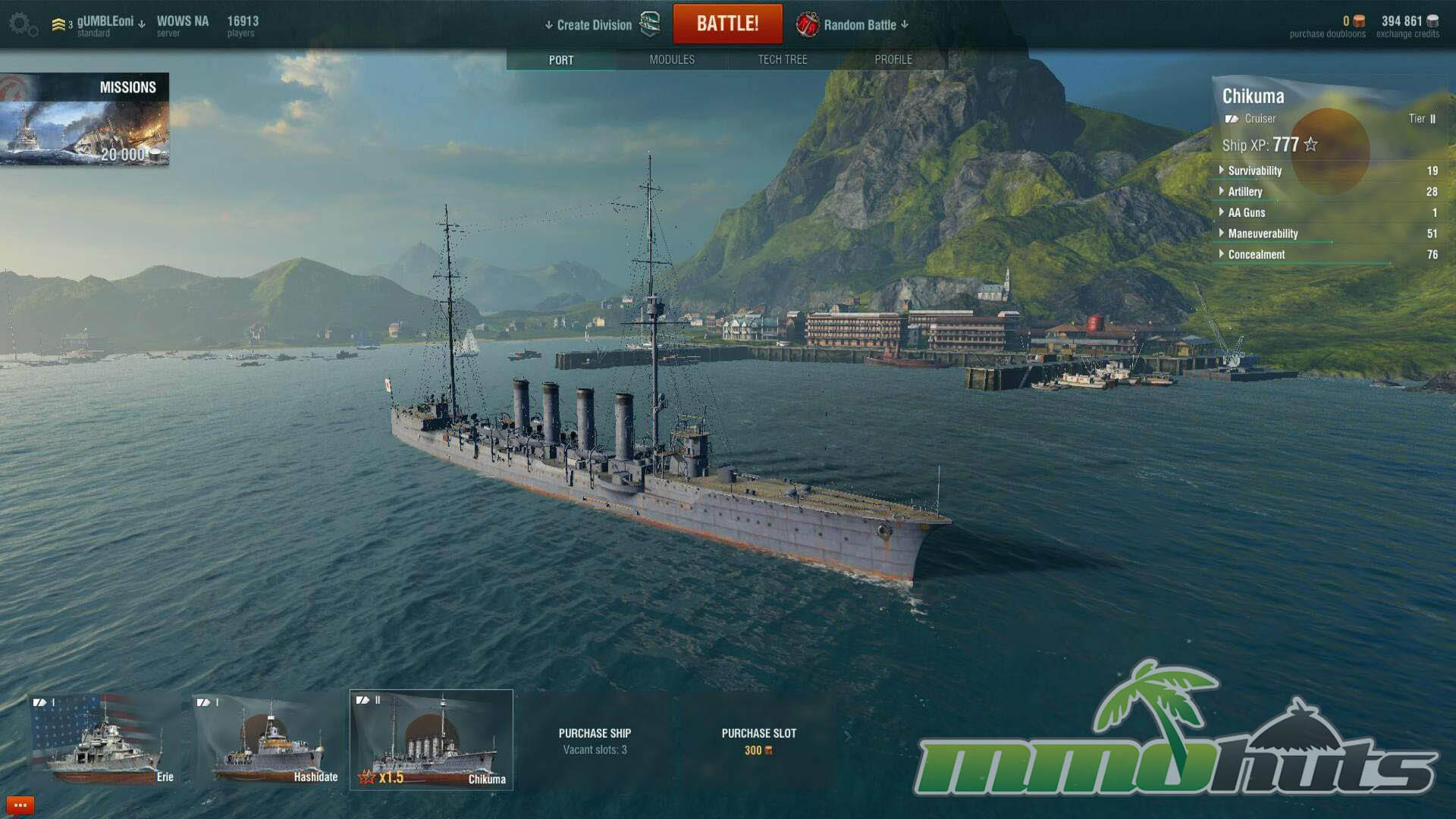The image size is (1456, 819).
Task: Open the Create Division dropdown
Action: 589,25
